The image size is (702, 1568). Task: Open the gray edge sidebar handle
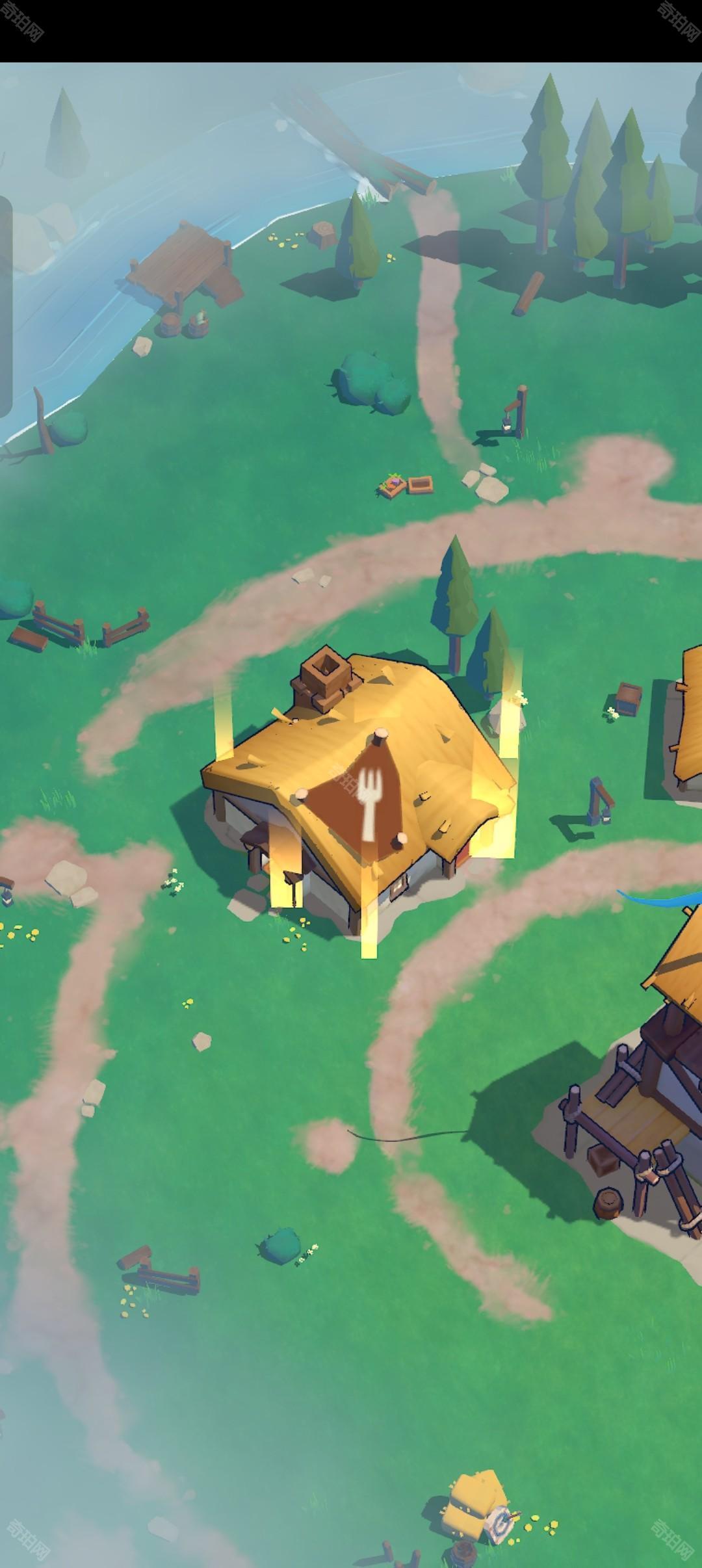5,306
